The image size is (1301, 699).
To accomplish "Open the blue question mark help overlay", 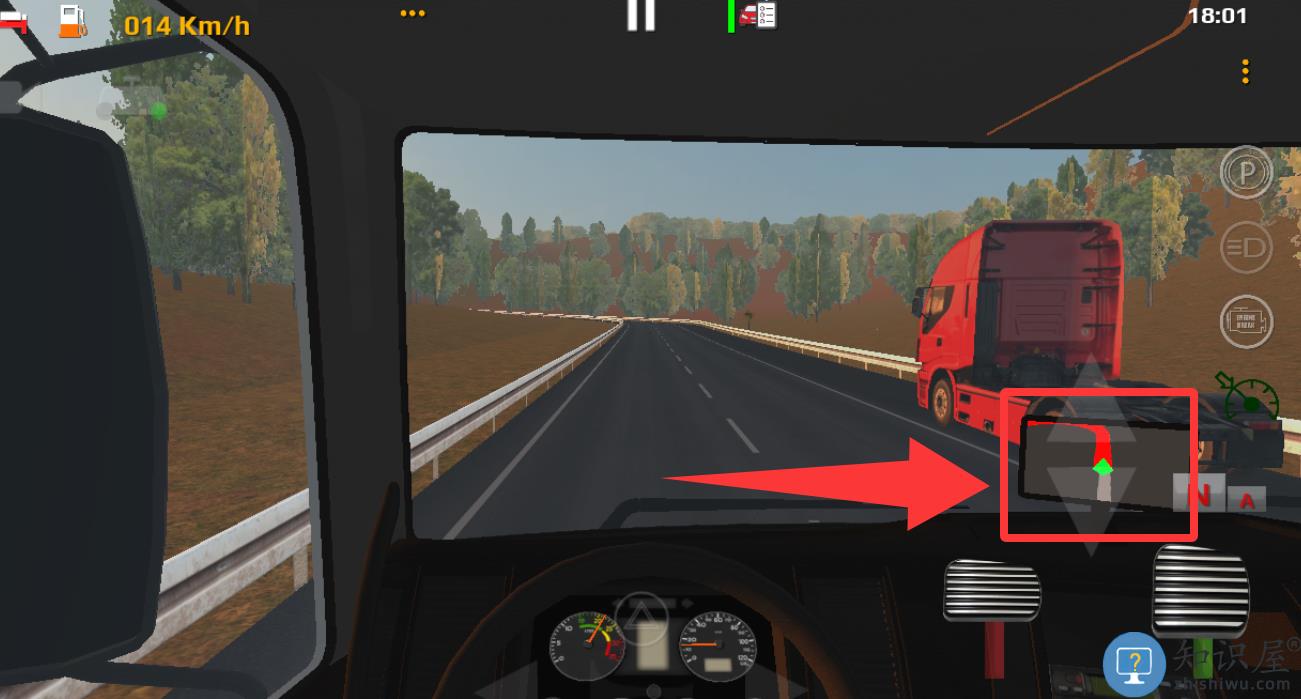I will [1134, 663].
